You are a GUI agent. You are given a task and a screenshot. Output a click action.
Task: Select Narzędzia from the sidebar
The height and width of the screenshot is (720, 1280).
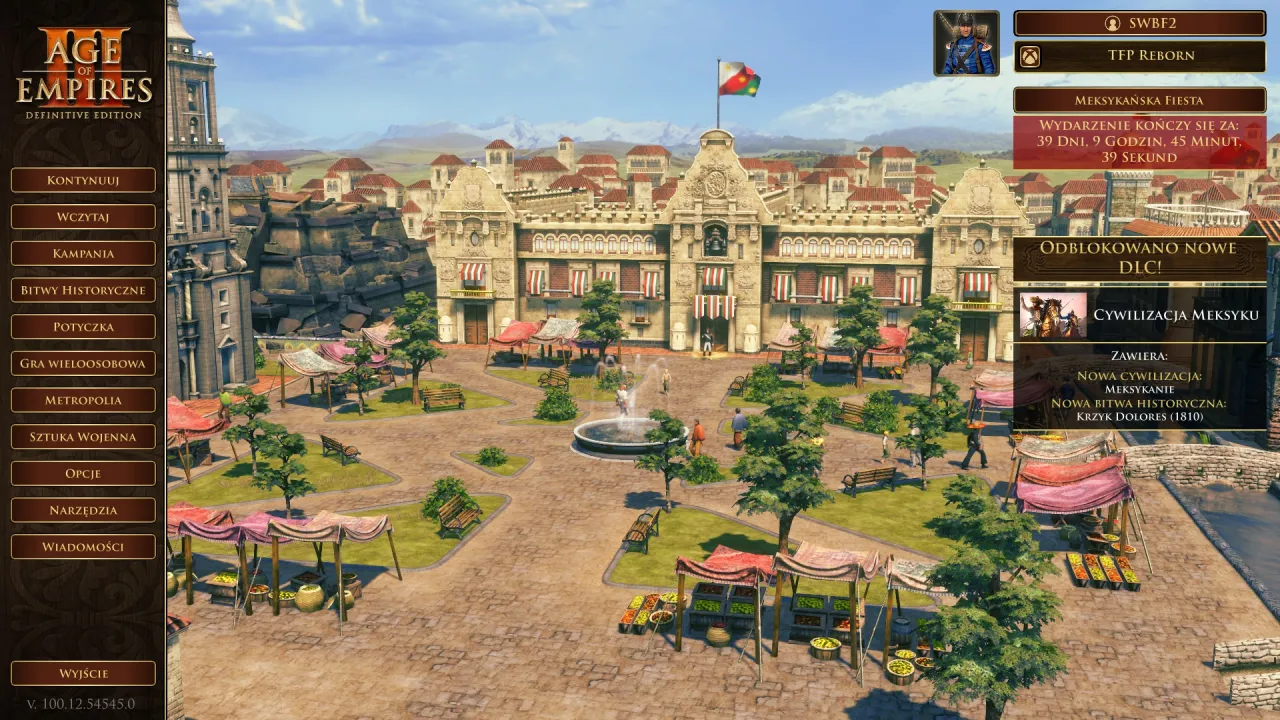pyautogui.click(x=82, y=510)
